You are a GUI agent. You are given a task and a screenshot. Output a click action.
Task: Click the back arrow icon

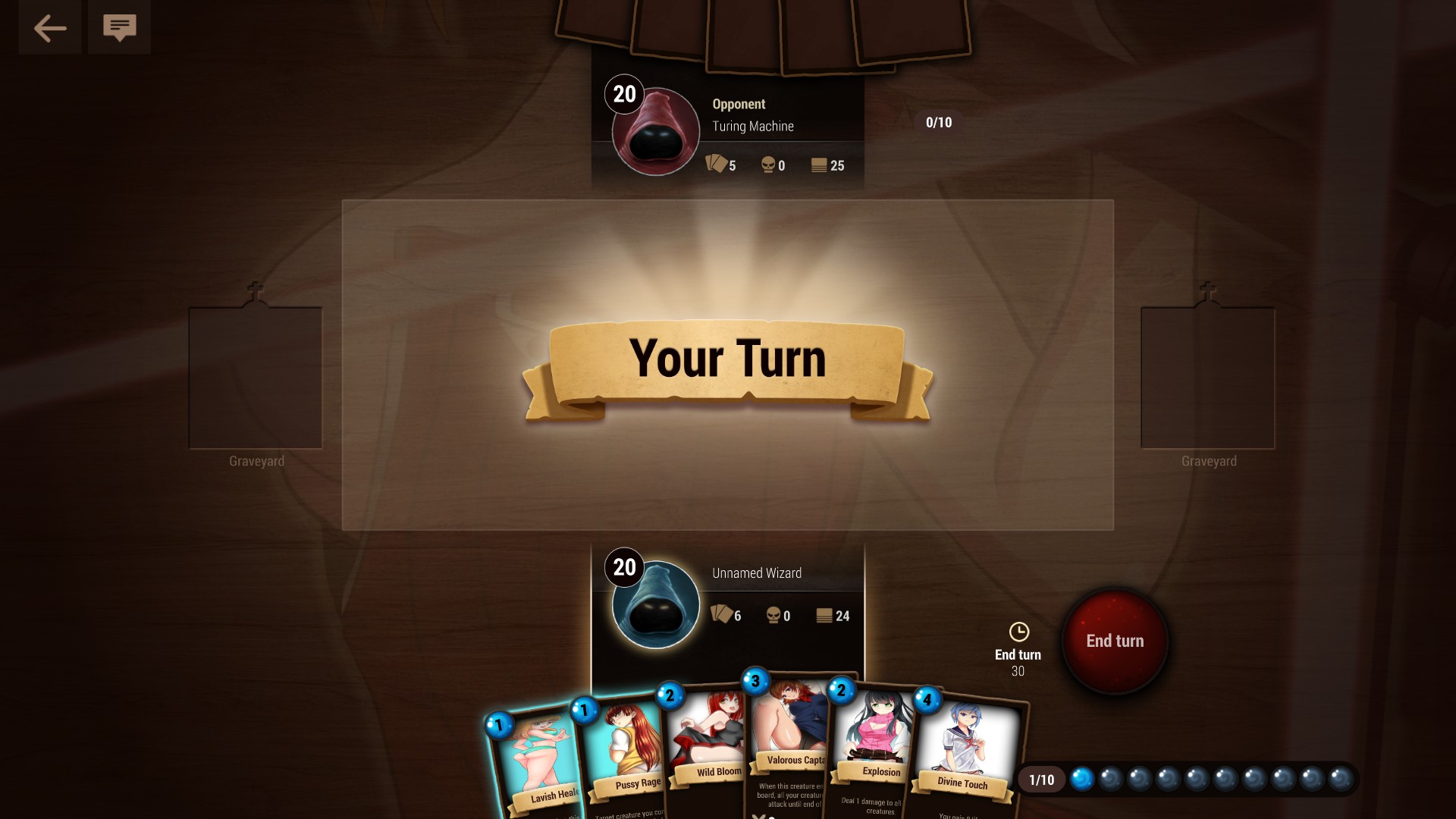pos(49,27)
